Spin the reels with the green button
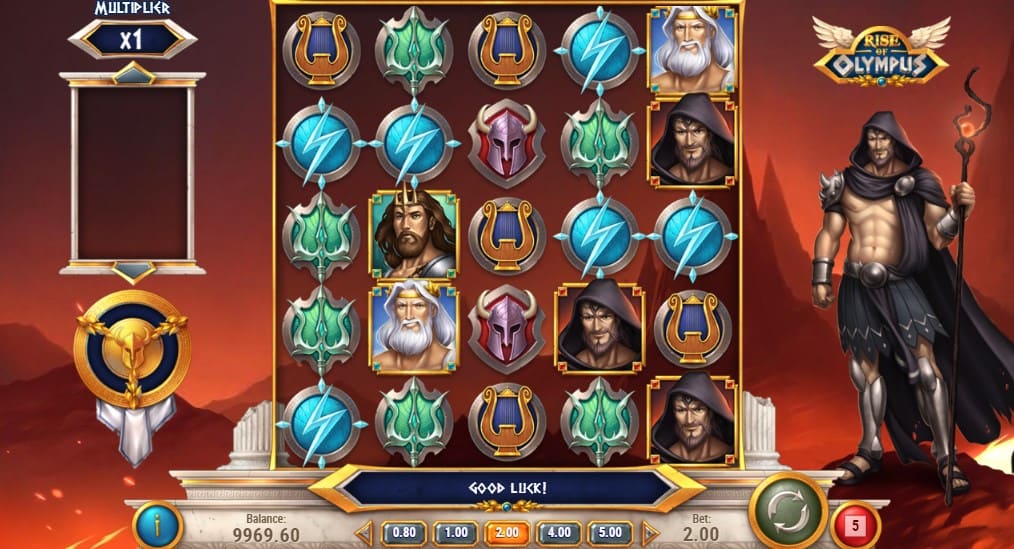The width and height of the screenshot is (1014, 549). 787,512
